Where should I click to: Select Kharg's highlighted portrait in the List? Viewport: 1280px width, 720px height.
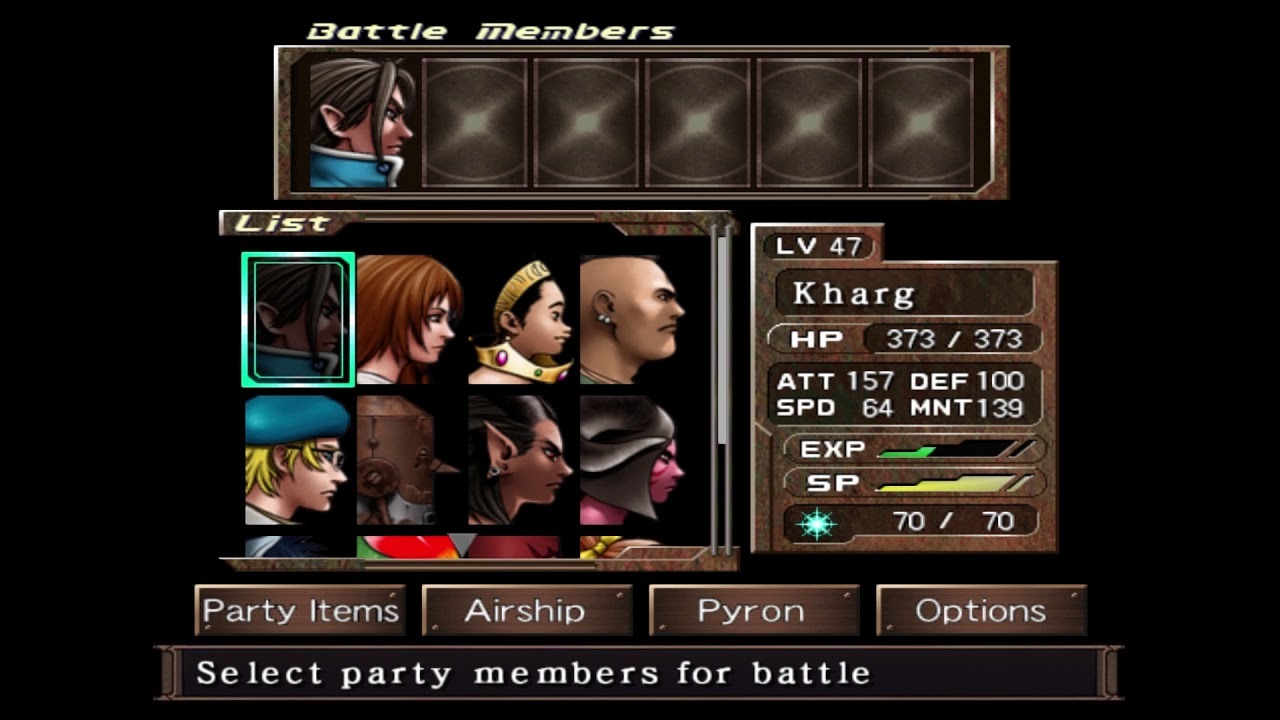click(298, 319)
